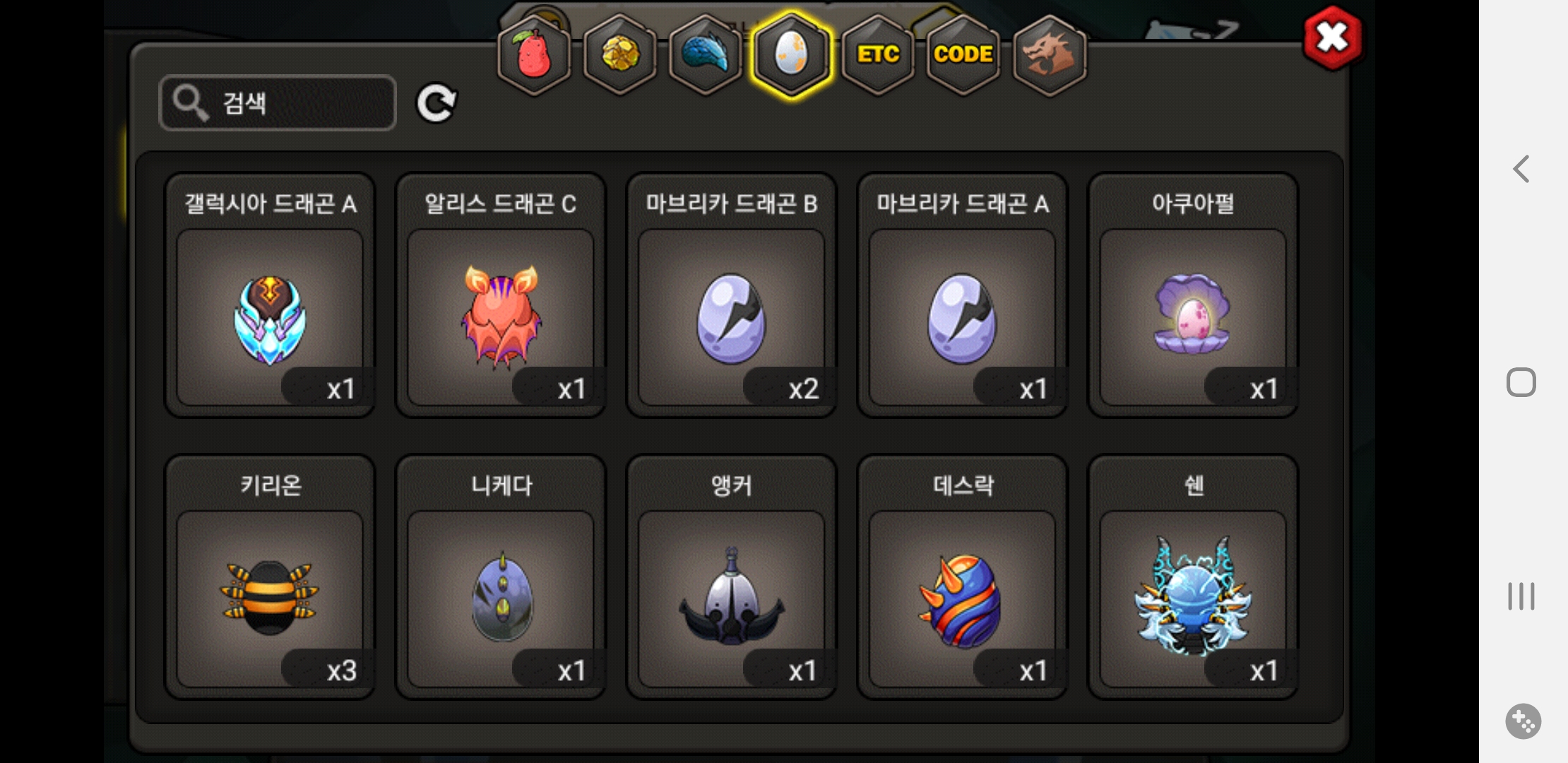
Task: Tap the Android back arrow
Action: click(1521, 170)
